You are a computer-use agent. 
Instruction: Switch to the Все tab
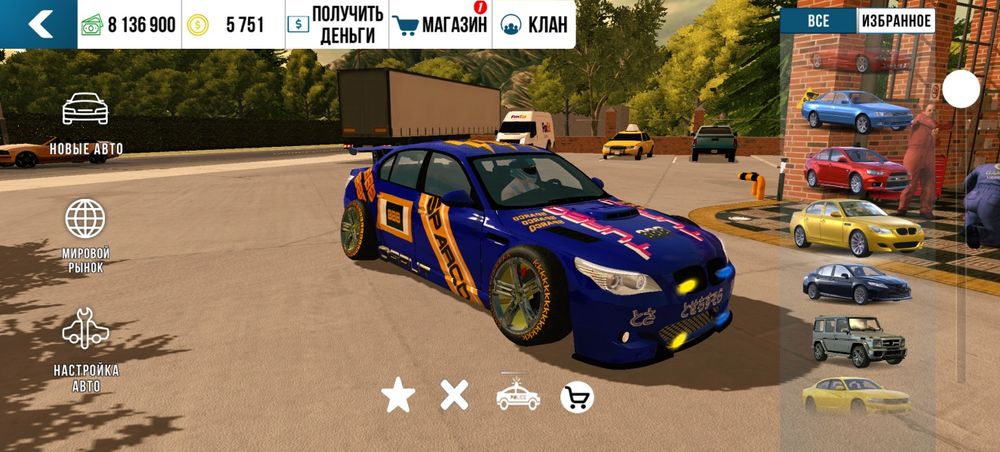pyautogui.click(x=817, y=20)
